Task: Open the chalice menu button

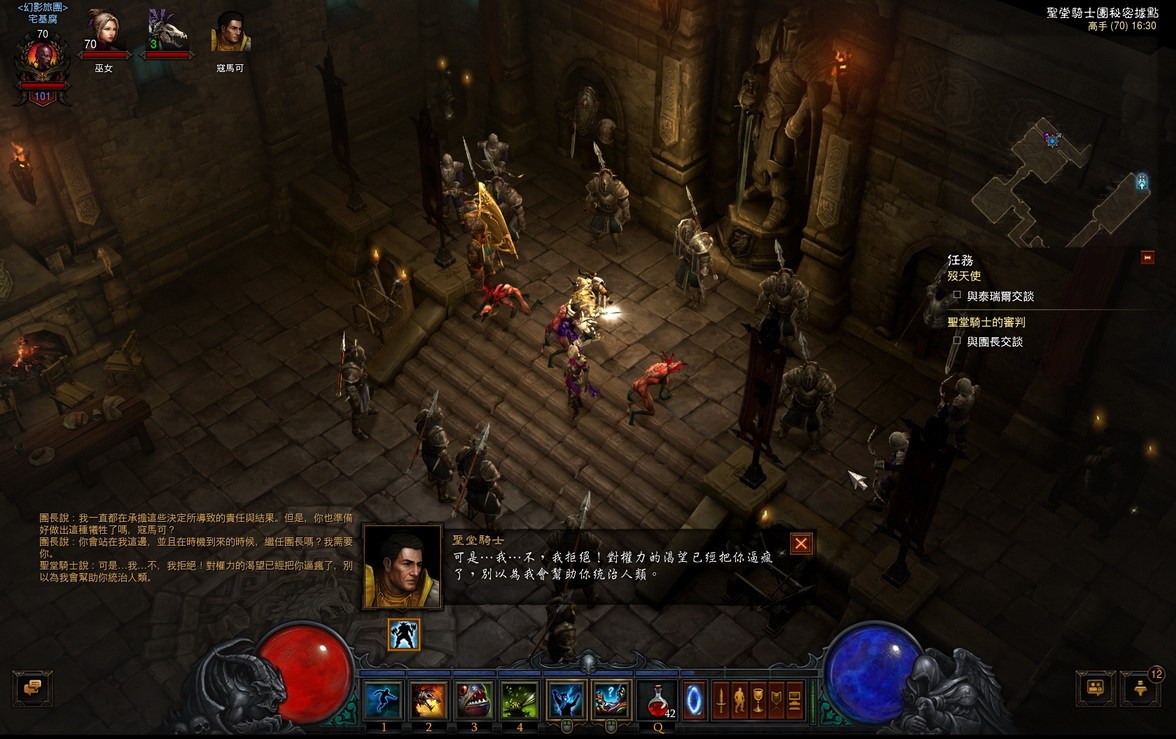Action: coord(758,699)
